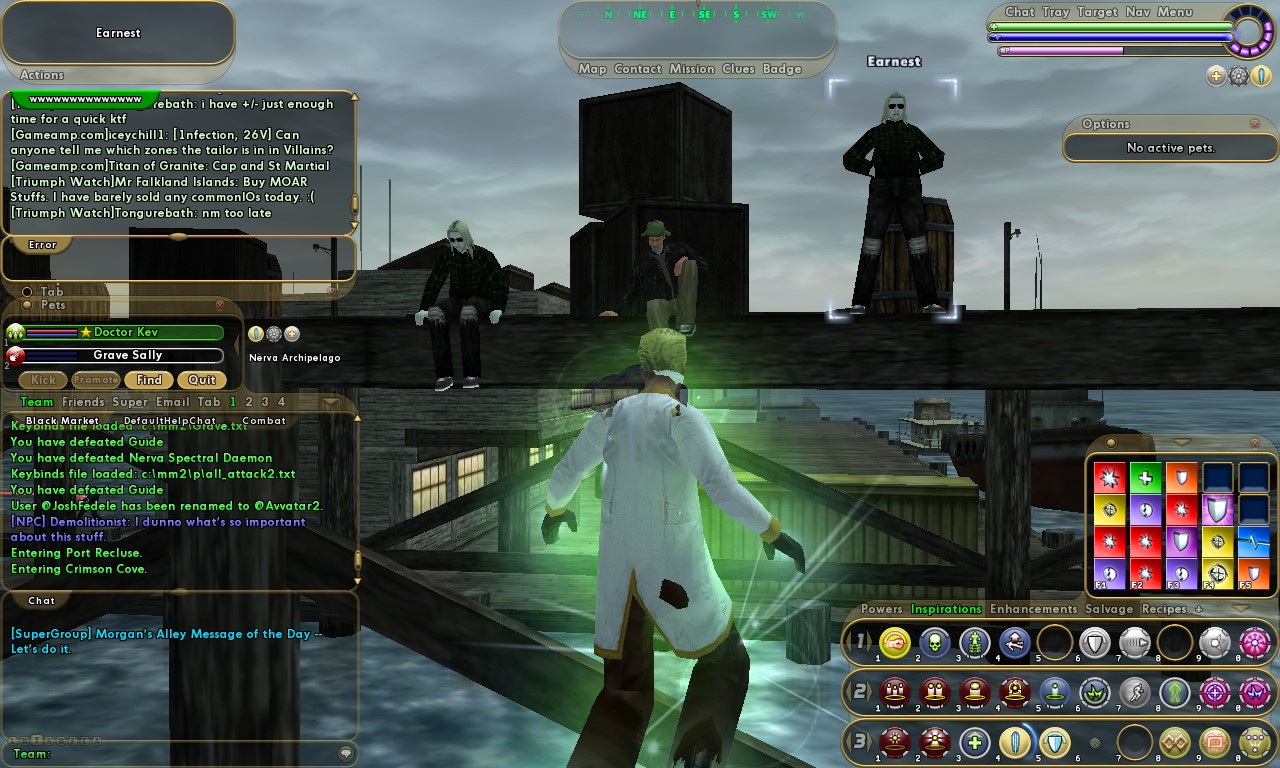Image resolution: width=1280 pixels, height=768 pixels.
Task: Quit the team with the Quit button
Action: [202, 380]
